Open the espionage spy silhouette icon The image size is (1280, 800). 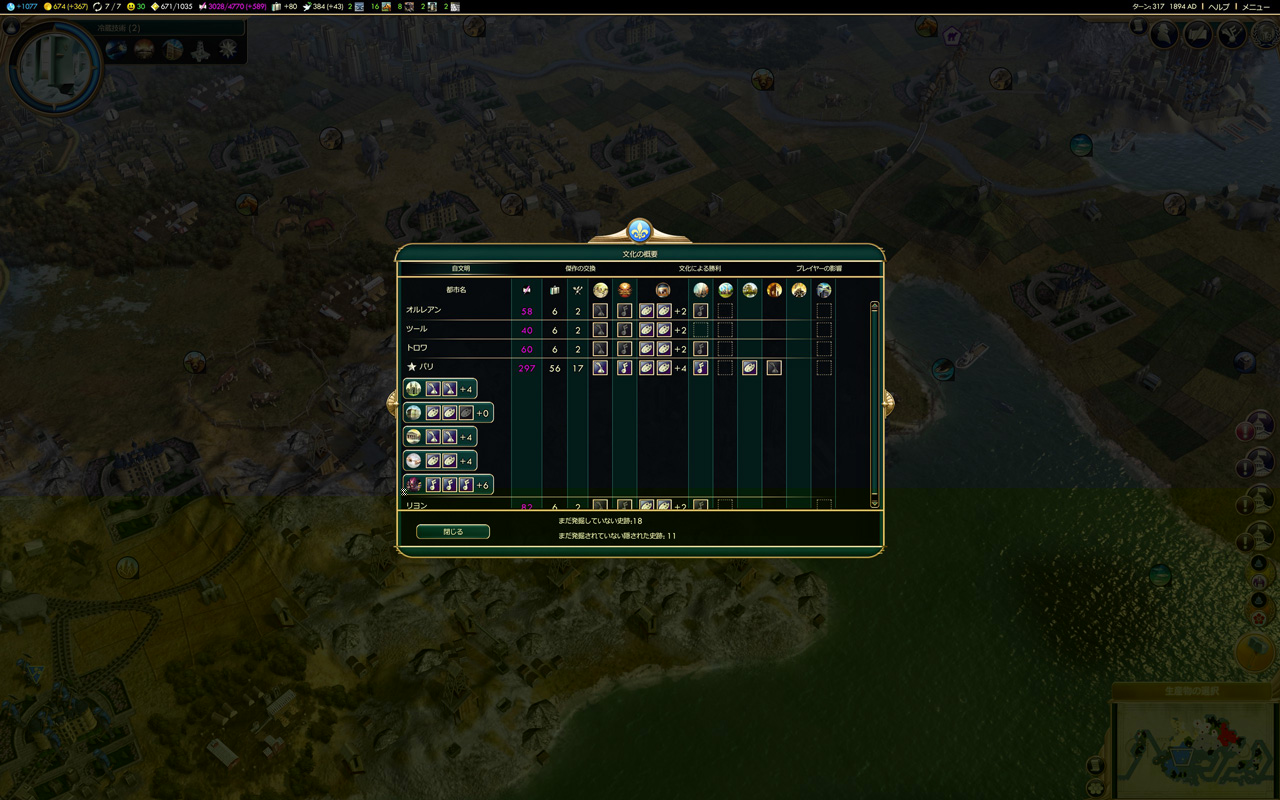click(x=1164, y=35)
